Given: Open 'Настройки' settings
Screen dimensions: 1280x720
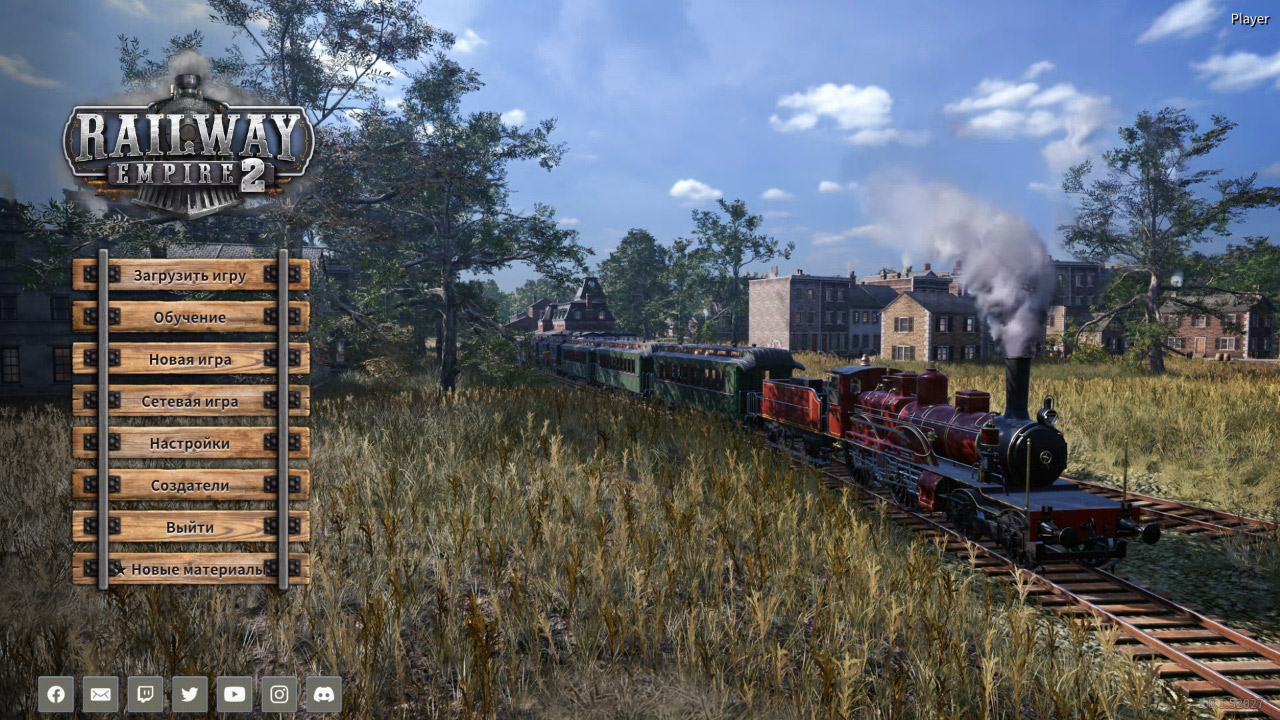Looking at the screenshot, I should (x=192, y=442).
